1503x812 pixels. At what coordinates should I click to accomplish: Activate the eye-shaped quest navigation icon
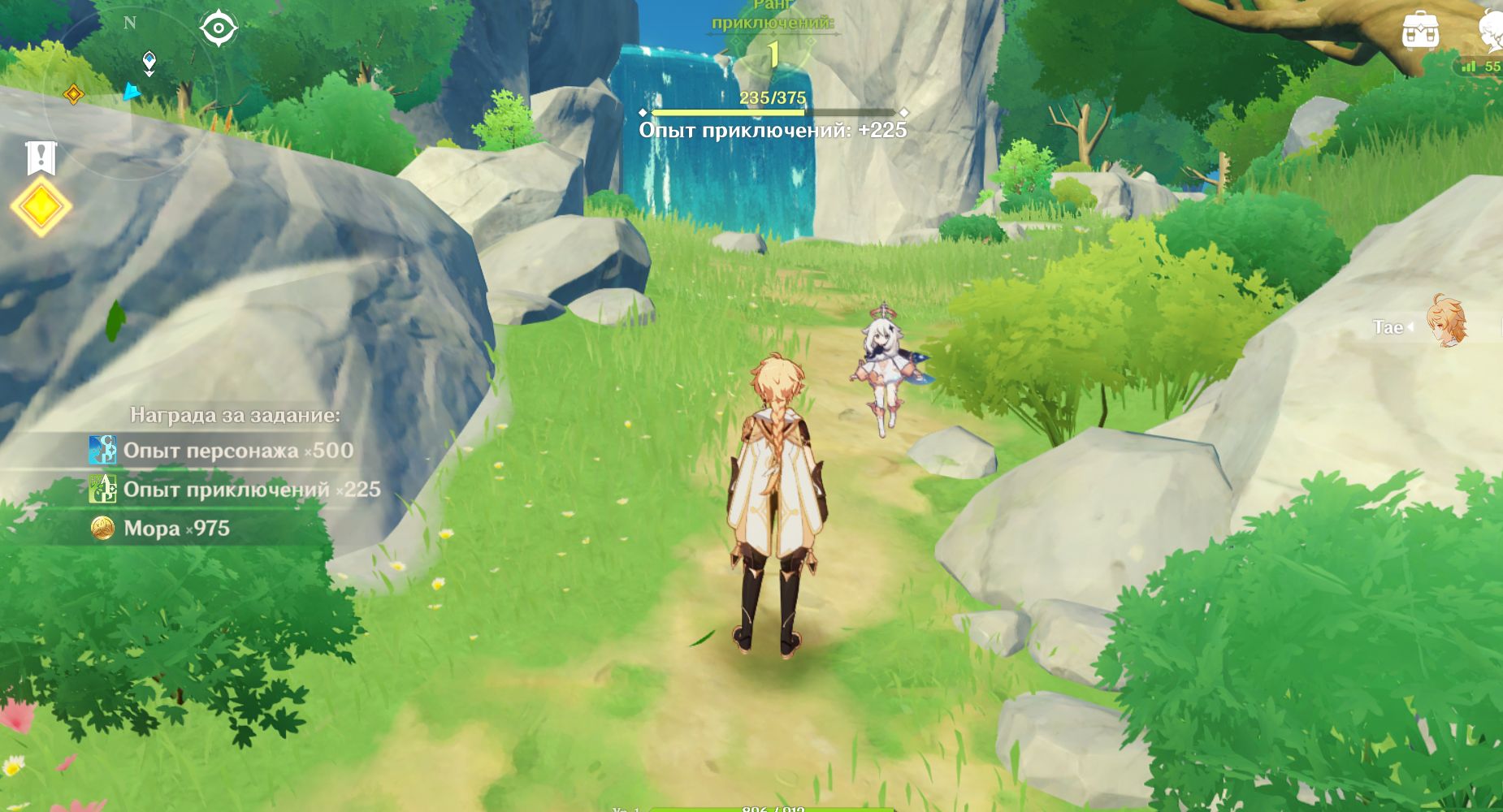[219, 28]
